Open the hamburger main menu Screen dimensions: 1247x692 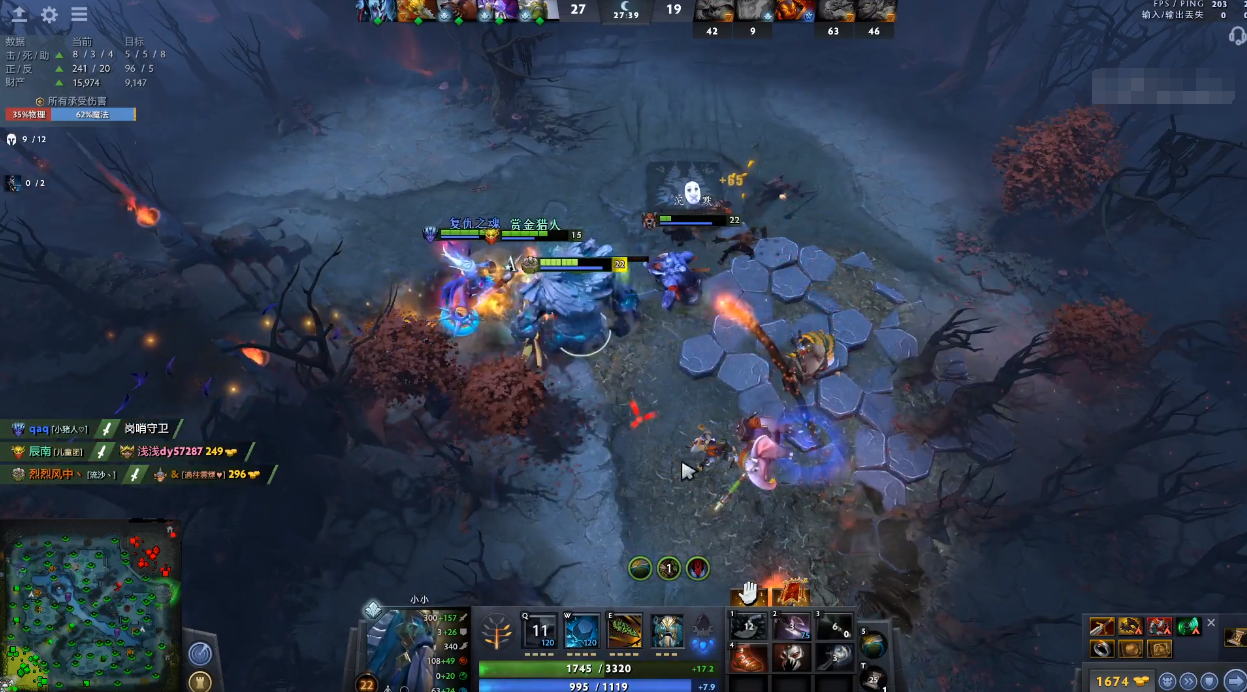coord(79,15)
